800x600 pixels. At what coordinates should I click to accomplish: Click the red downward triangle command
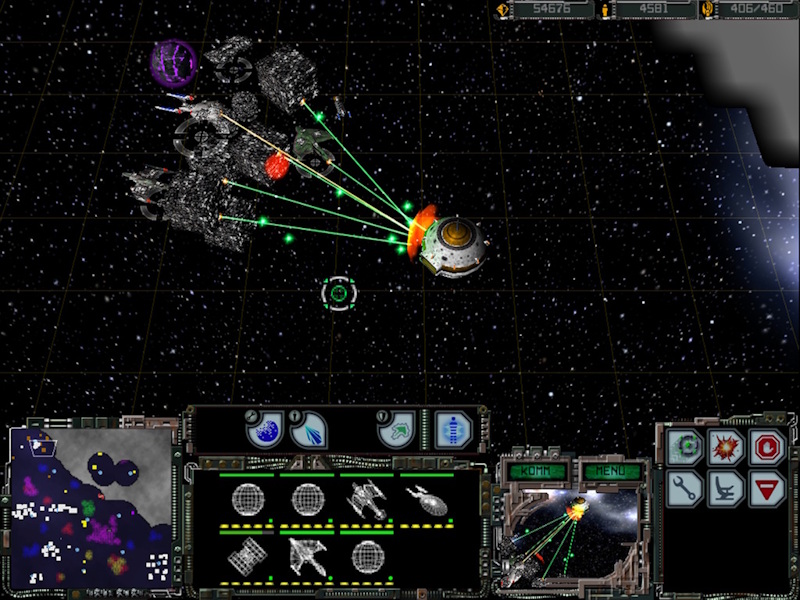pyautogui.click(x=768, y=489)
